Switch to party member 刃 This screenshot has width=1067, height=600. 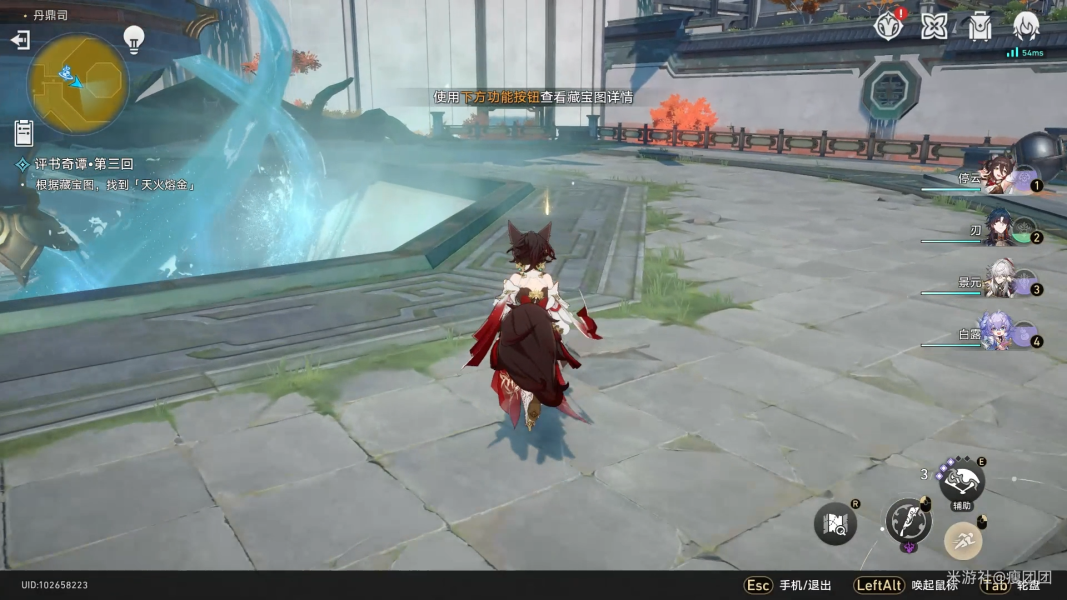[x=1000, y=230]
